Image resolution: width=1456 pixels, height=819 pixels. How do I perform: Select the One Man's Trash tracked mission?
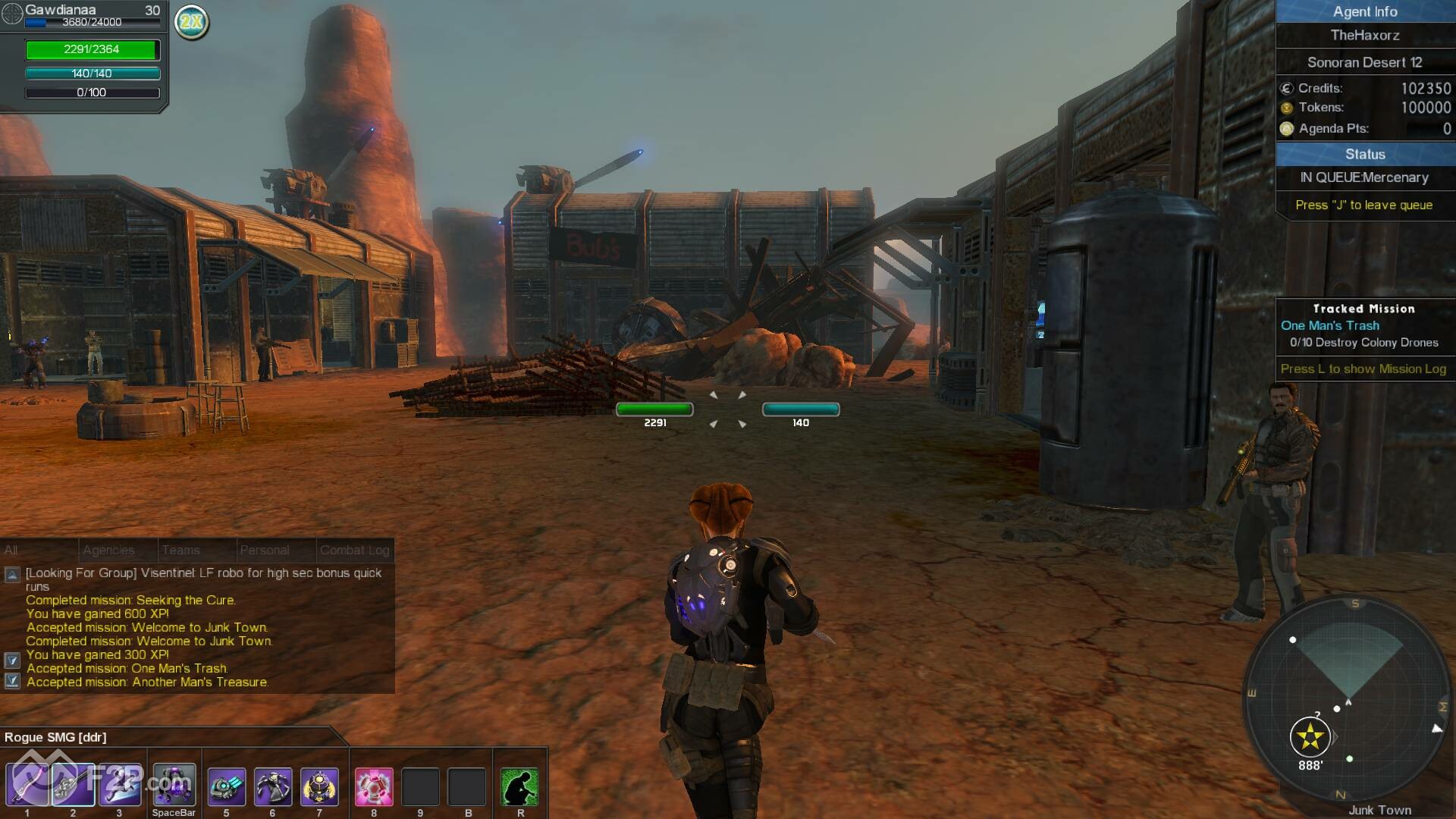tap(1329, 325)
